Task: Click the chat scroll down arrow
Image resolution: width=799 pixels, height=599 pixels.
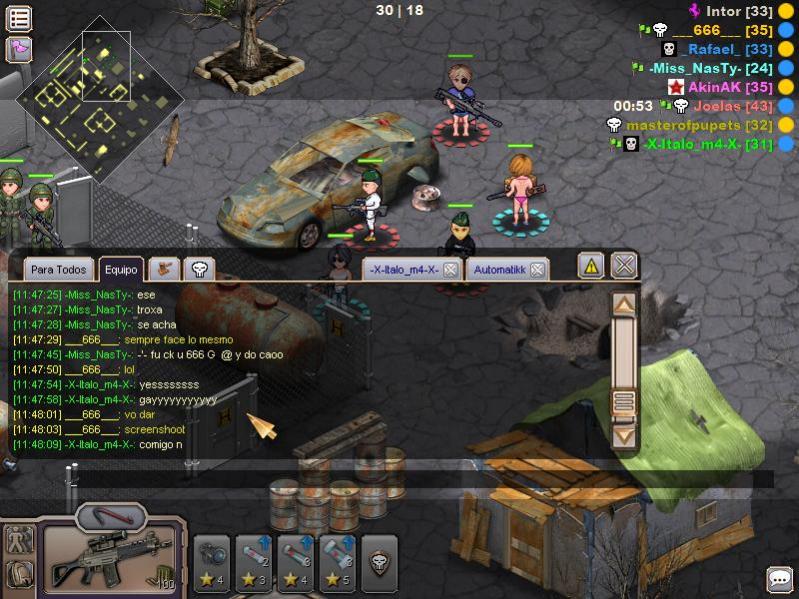Action: 624,435
